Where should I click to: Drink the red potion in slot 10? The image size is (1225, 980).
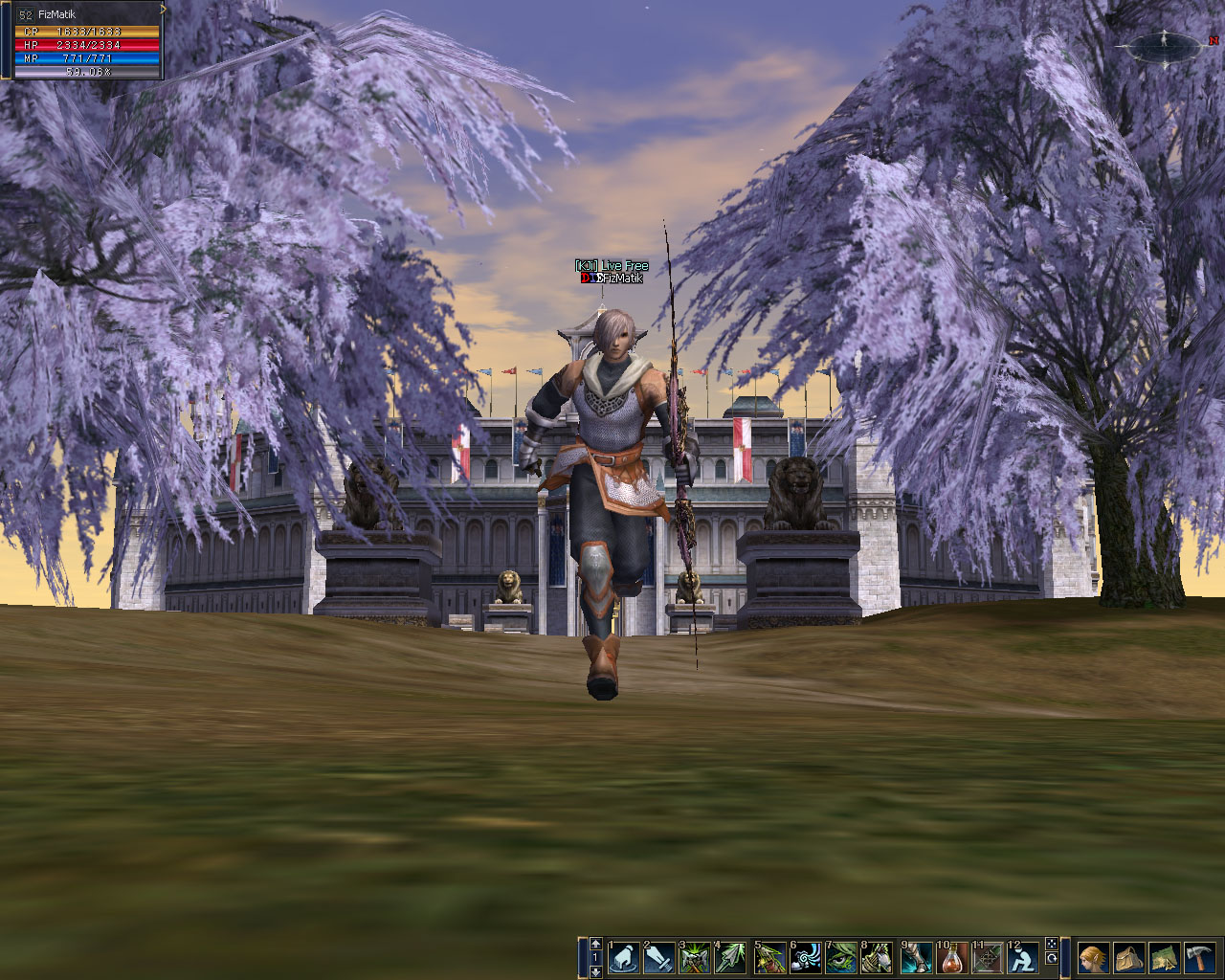(952, 958)
